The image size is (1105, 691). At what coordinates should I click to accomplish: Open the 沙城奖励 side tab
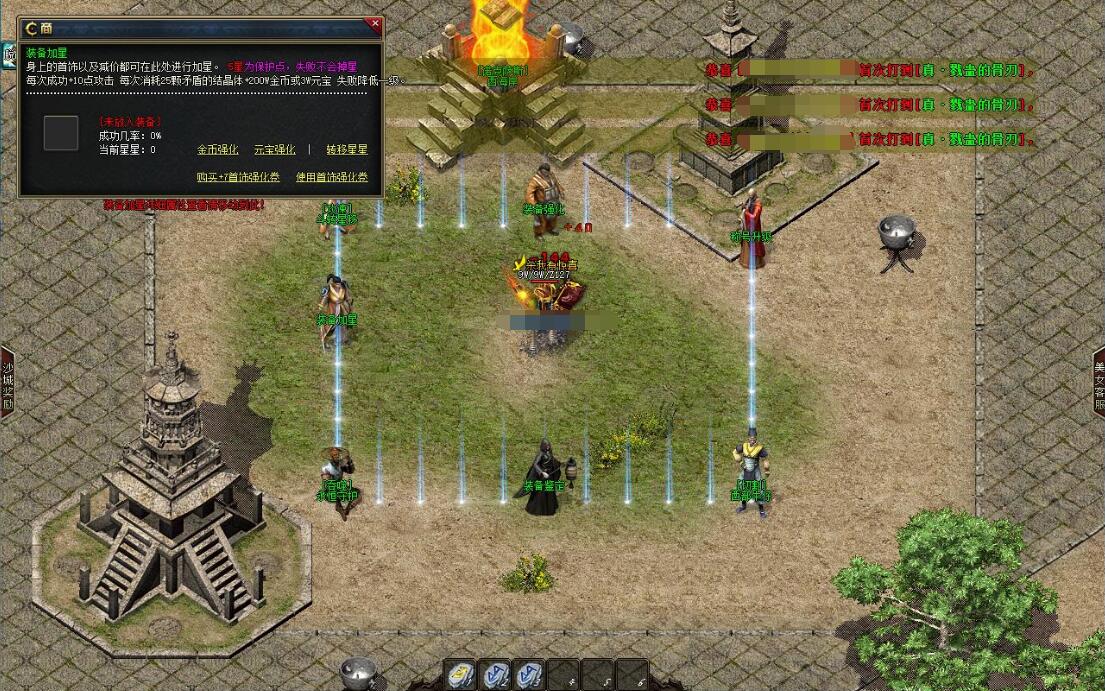tap(7, 381)
